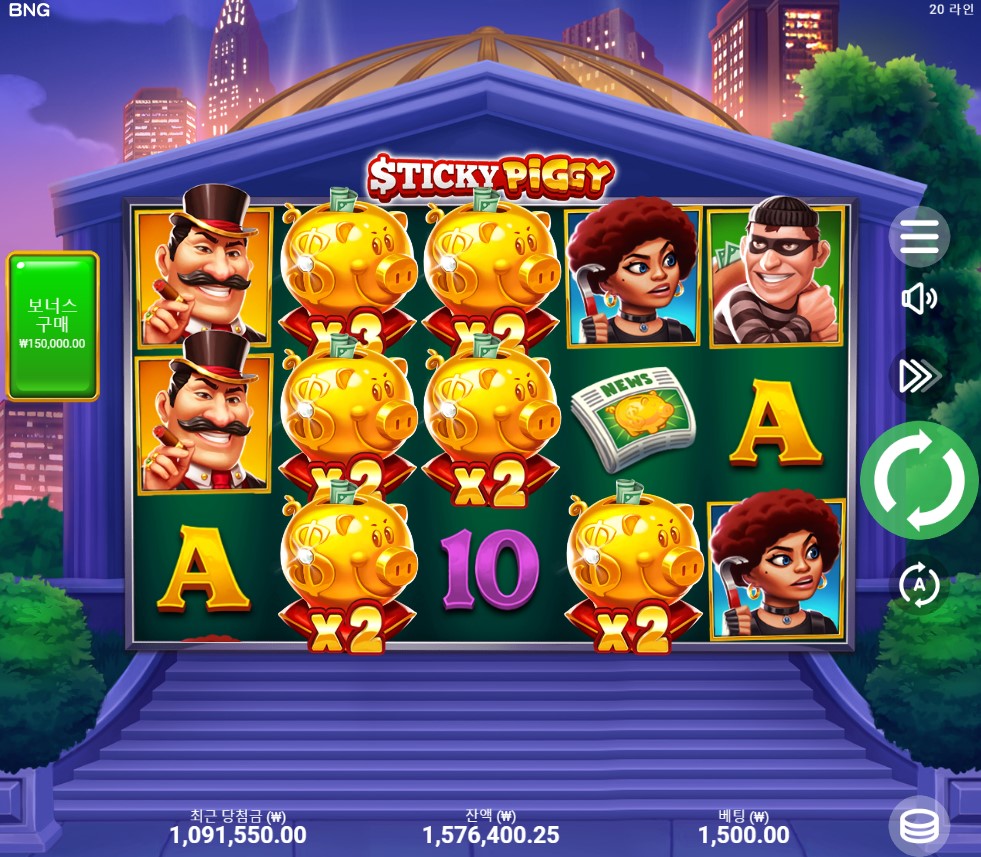Buy the bonus for ₩150,000.00

[53, 326]
